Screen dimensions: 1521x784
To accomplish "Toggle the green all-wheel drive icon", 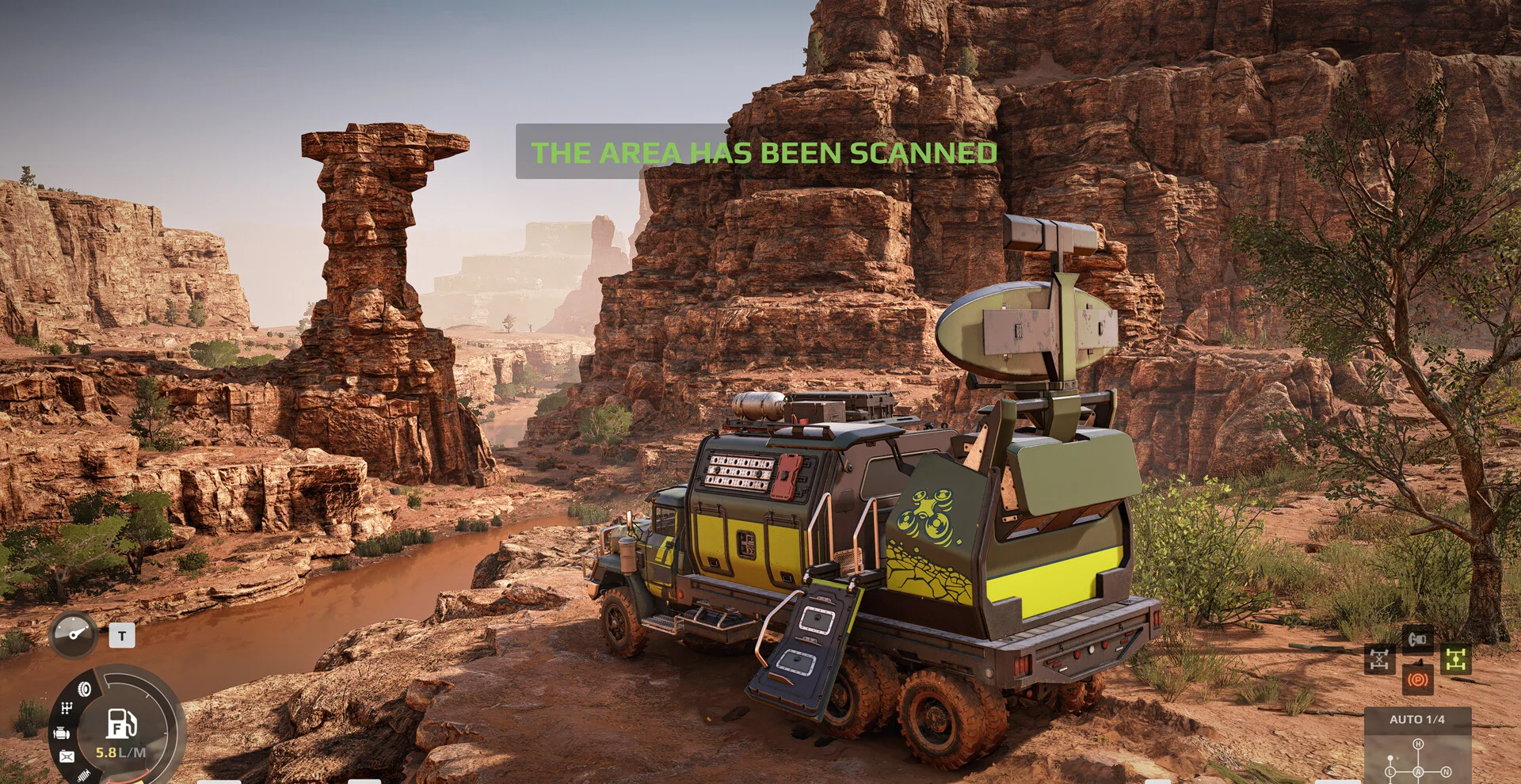I will pos(1456,659).
